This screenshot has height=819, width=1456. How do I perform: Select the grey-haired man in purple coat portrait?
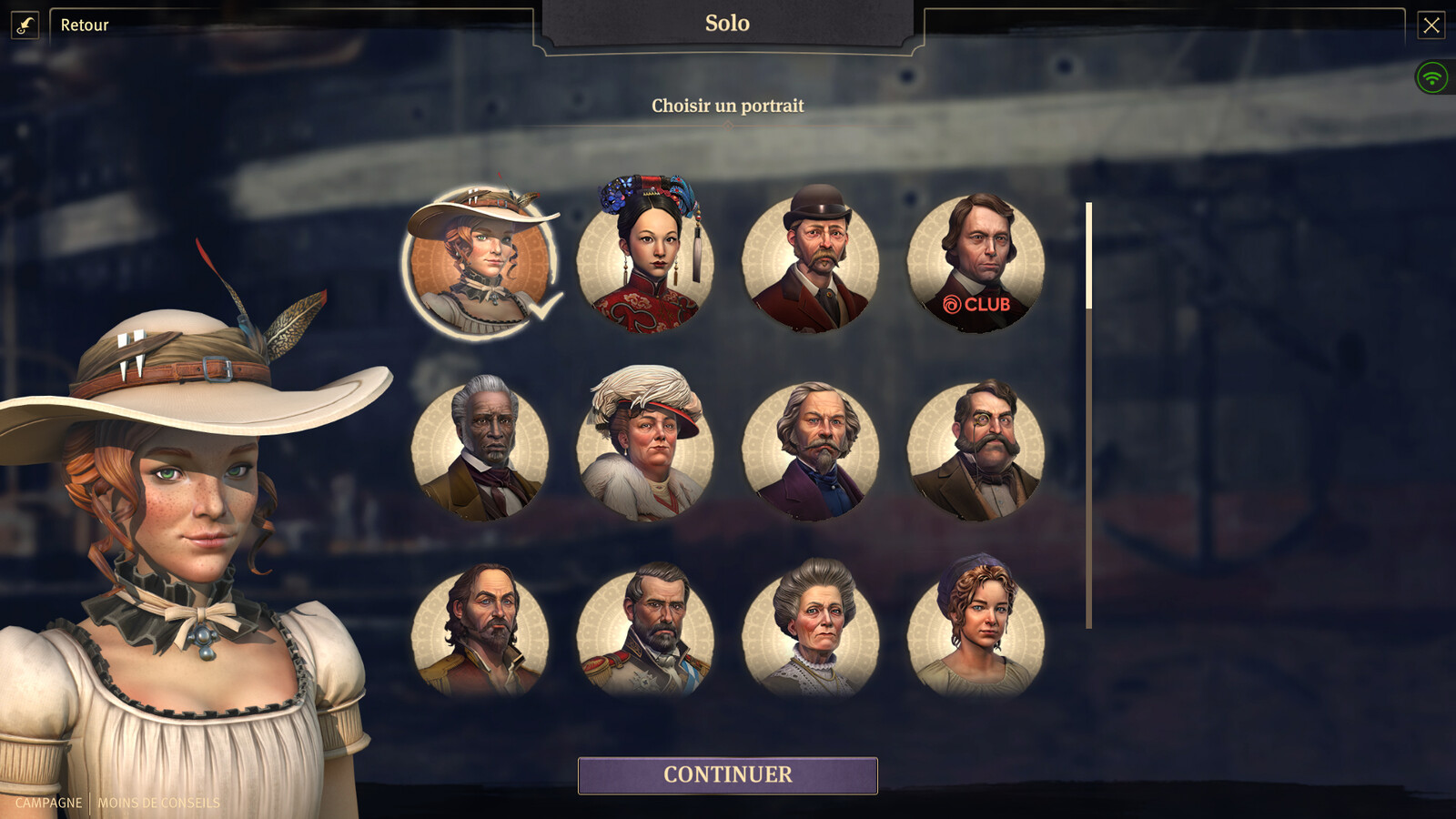click(x=811, y=450)
